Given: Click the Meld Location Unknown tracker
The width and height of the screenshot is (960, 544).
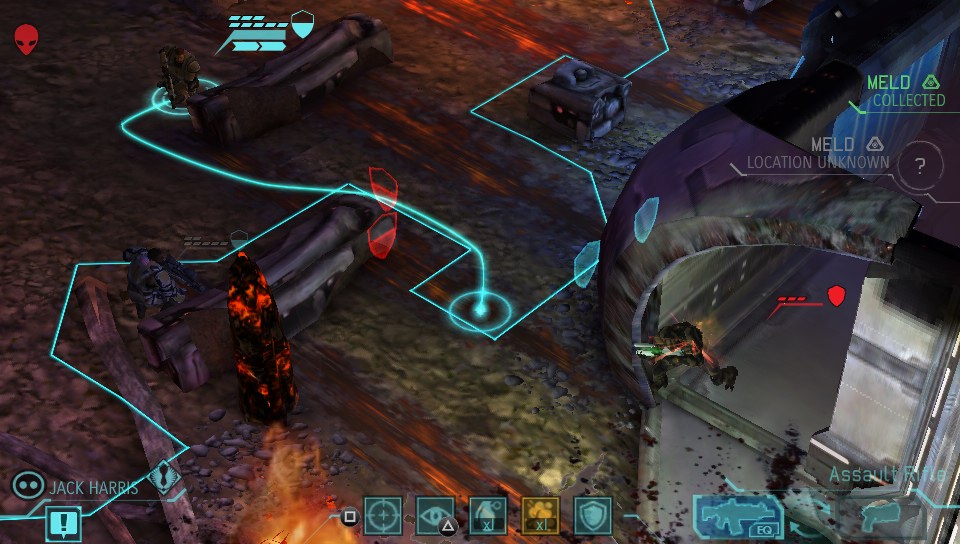Looking at the screenshot, I should point(820,154).
